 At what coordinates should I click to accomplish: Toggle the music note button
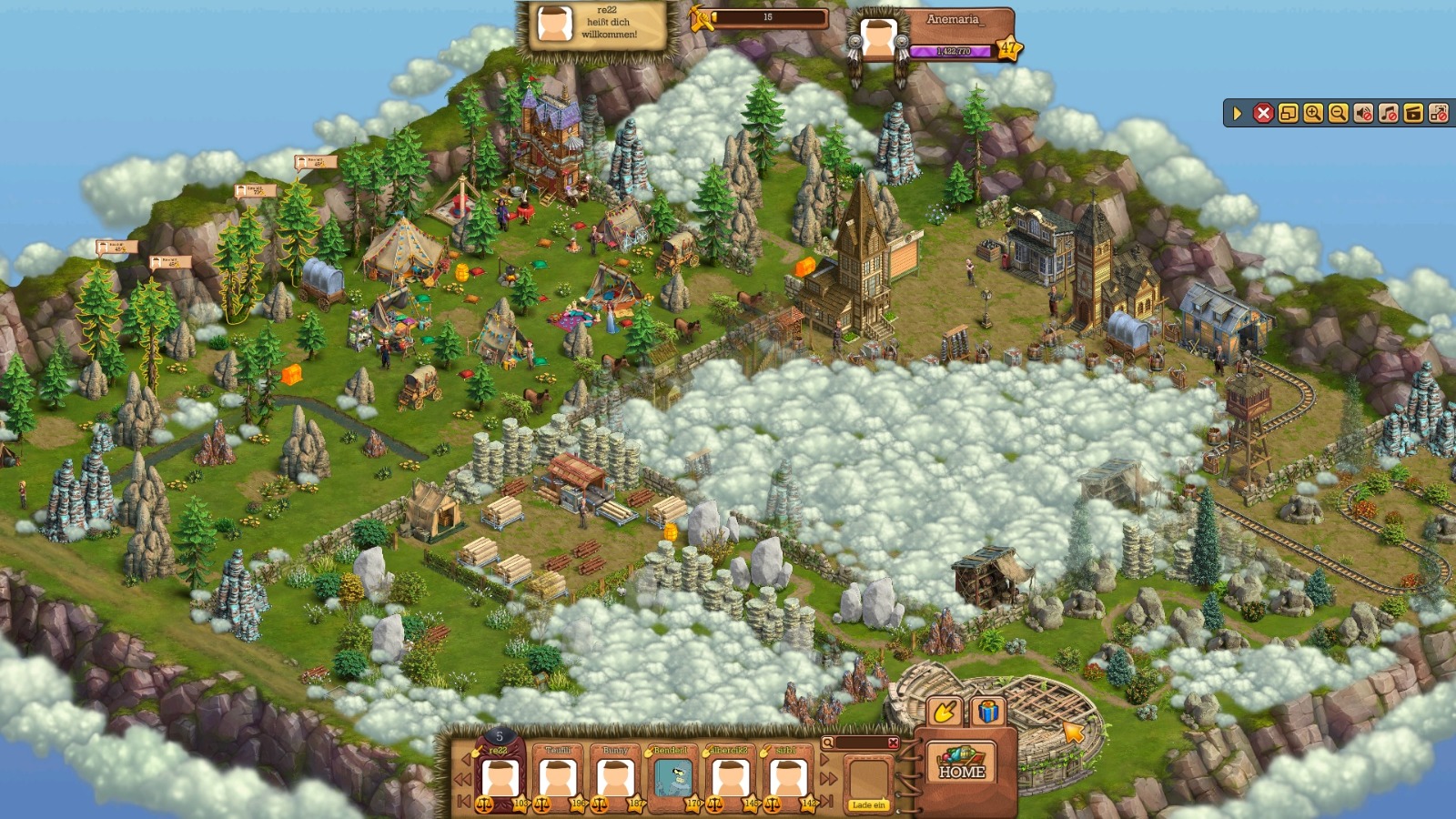coord(1388,113)
